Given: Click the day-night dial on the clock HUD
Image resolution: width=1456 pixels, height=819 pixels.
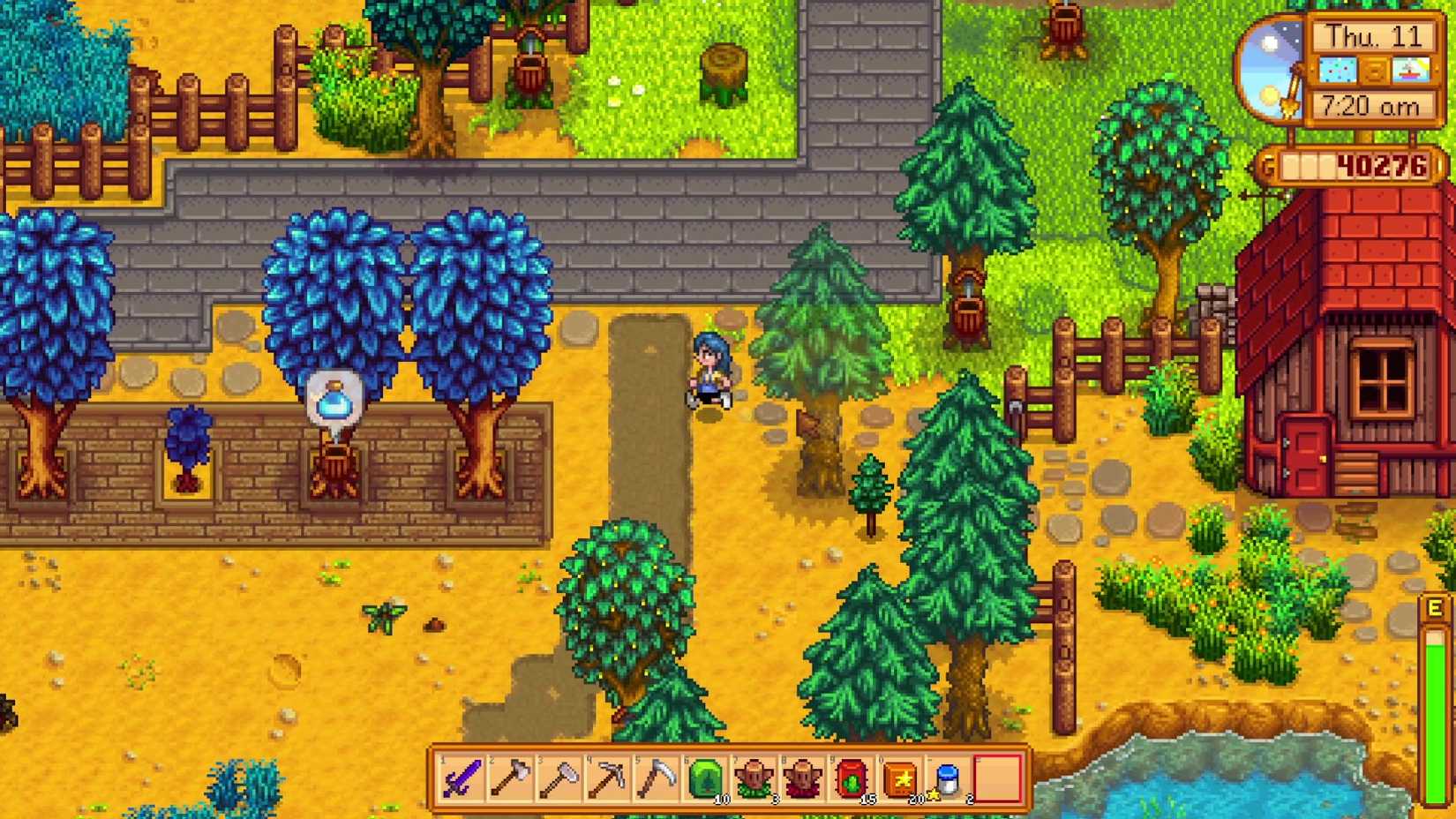Looking at the screenshot, I should (1273, 69).
